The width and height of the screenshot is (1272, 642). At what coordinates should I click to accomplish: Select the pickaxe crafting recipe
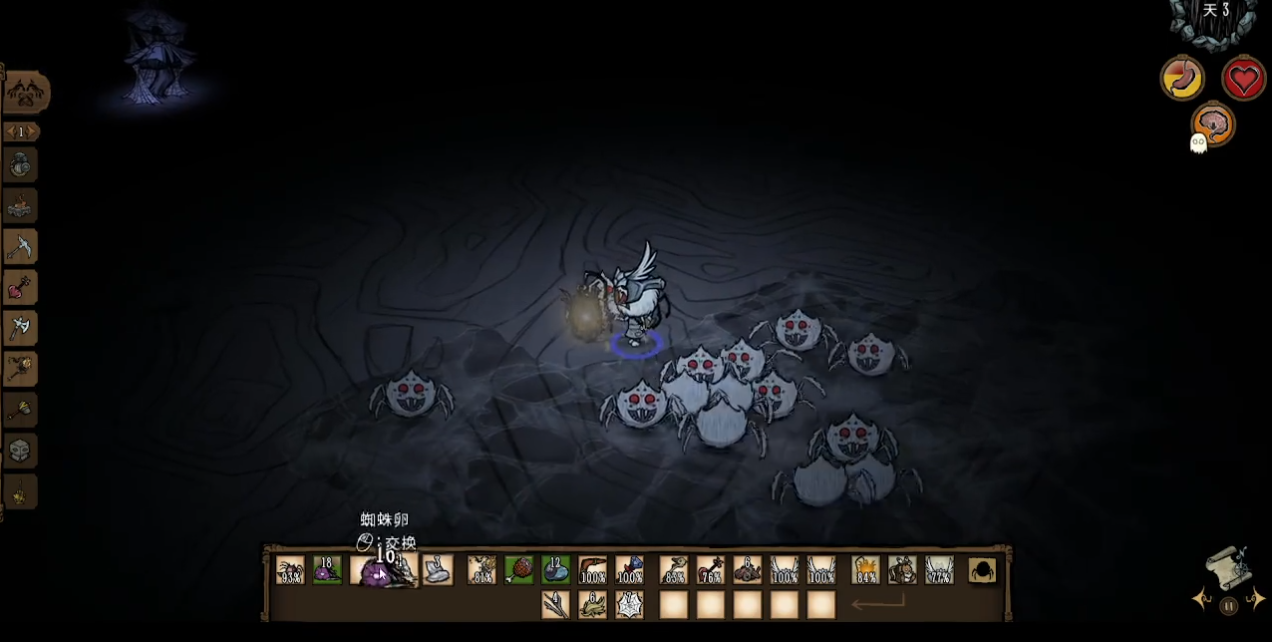click(x=20, y=246)
